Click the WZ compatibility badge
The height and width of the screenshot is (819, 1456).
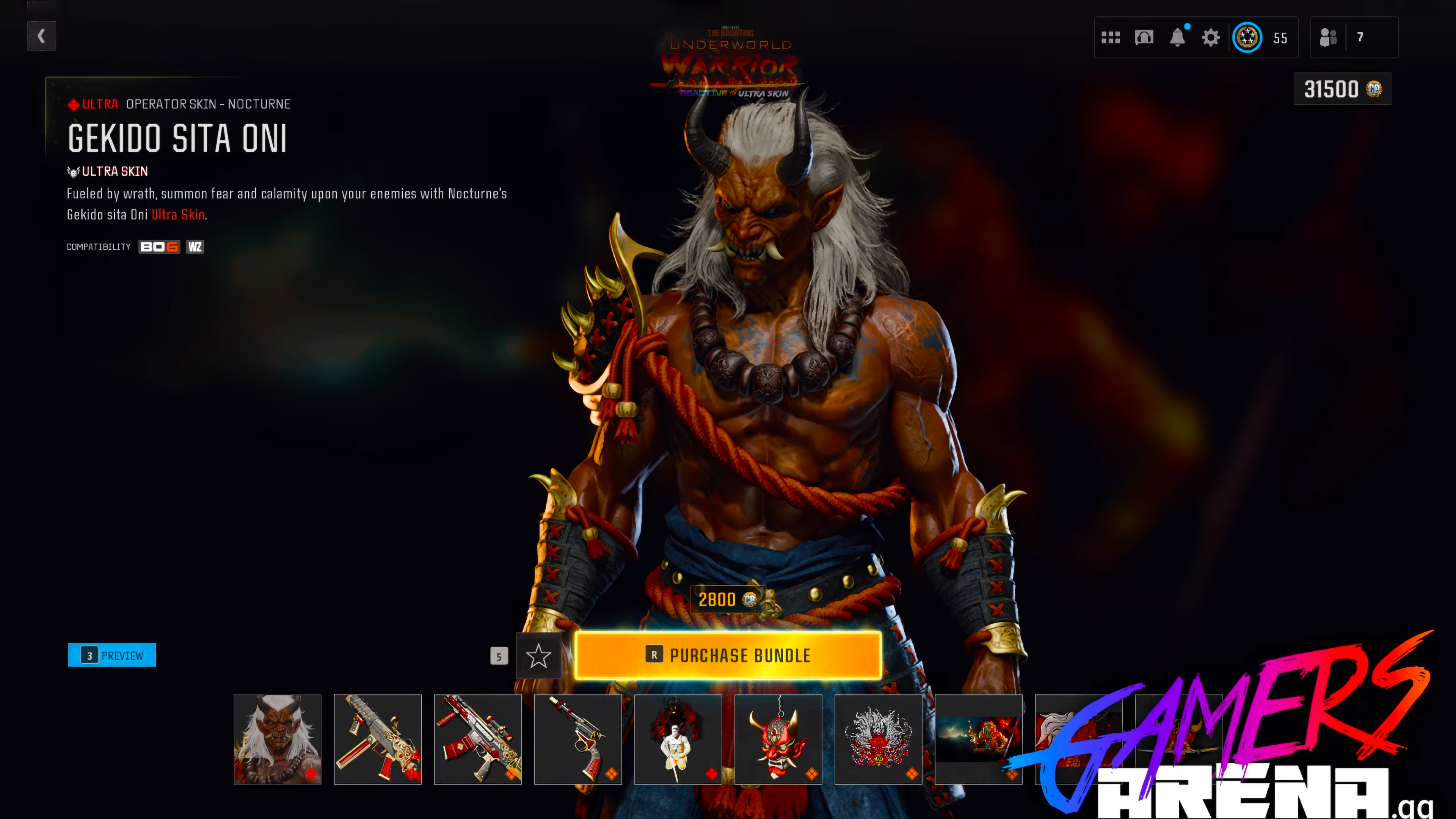(195, 246)
